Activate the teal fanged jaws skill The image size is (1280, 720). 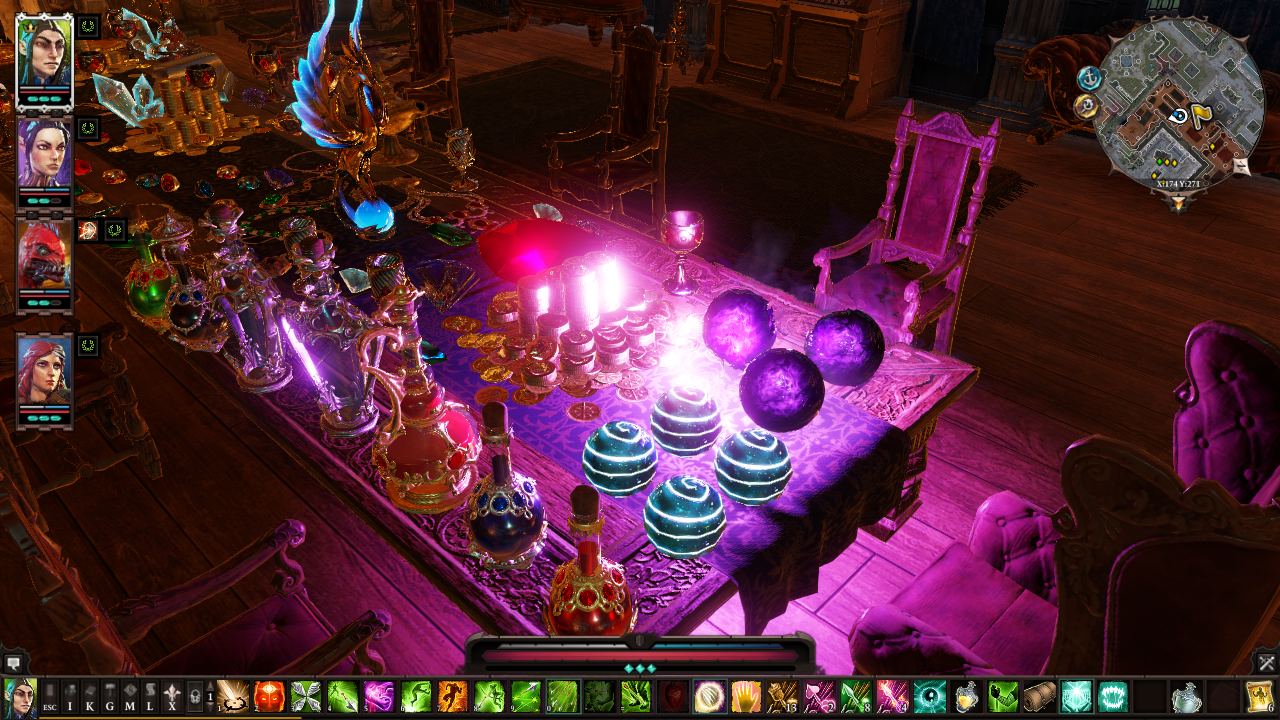tap(1112, 696)
